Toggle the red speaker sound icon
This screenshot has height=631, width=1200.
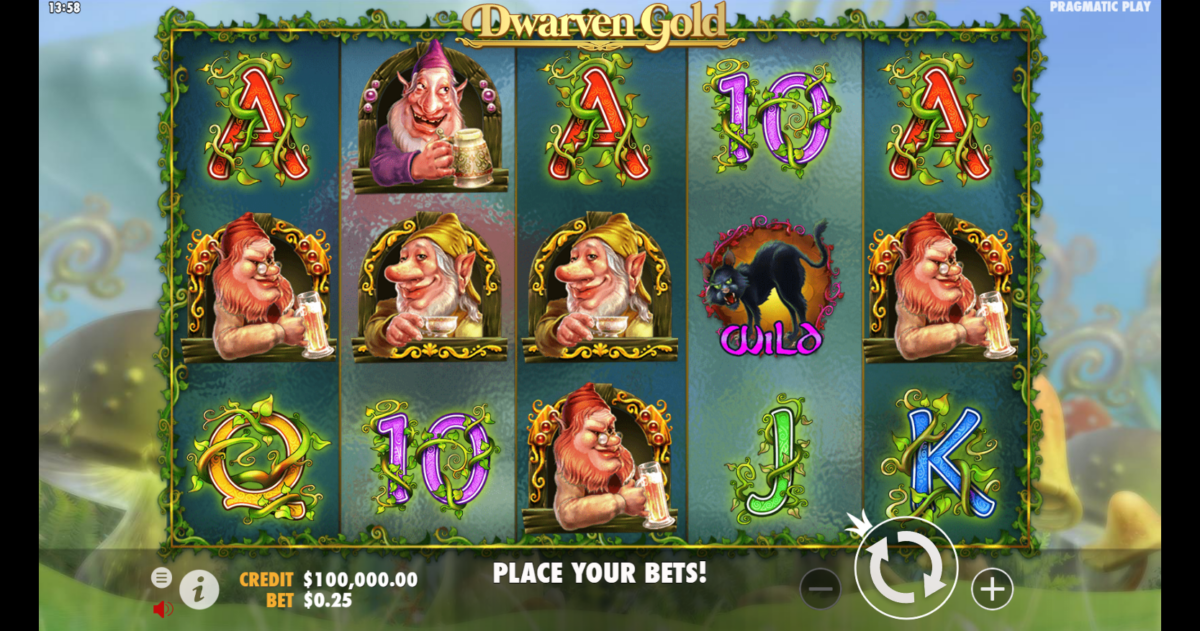click(x=162, y=608)
